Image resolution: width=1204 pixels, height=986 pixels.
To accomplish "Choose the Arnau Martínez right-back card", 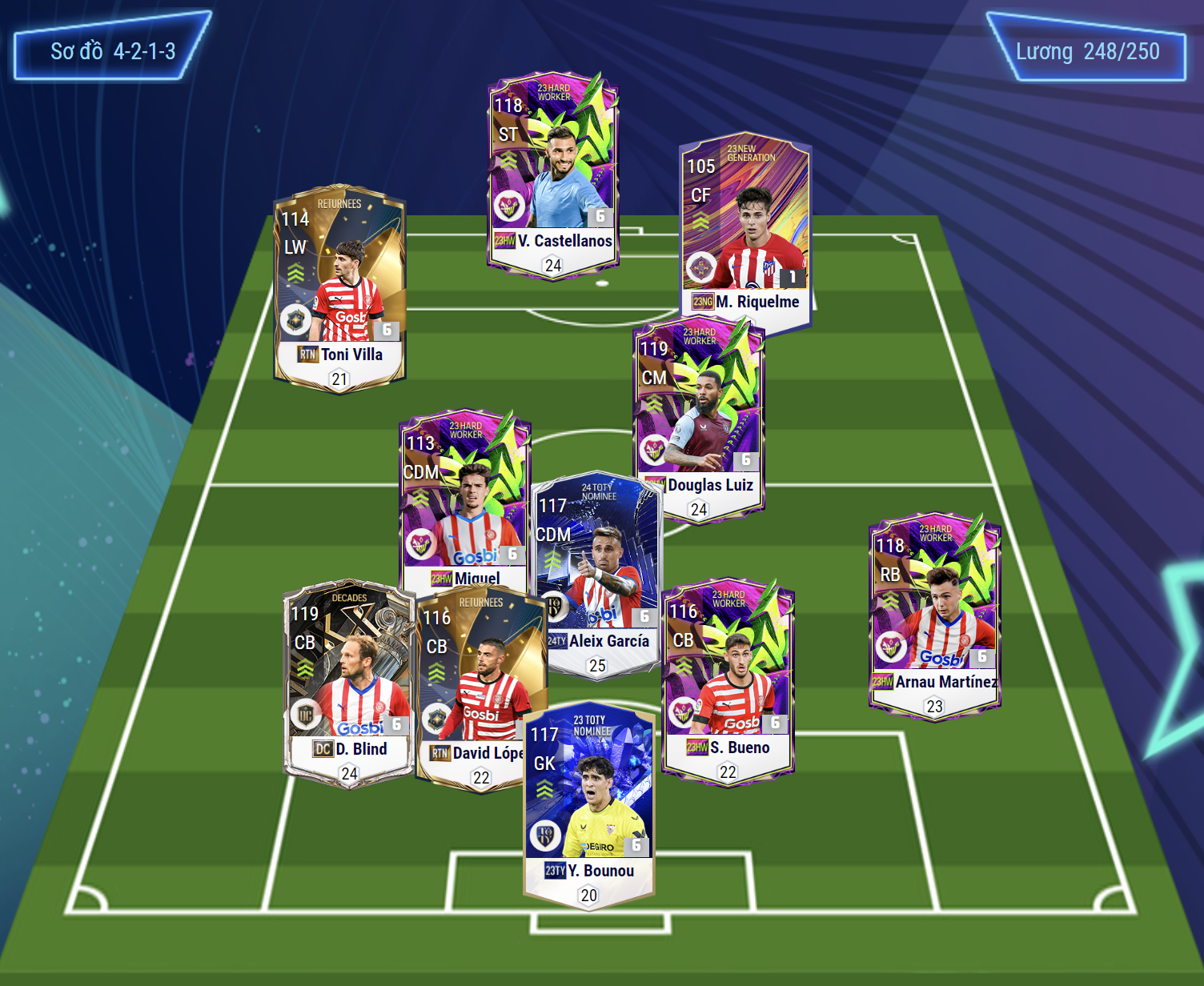I will click(x=934, y=616).
